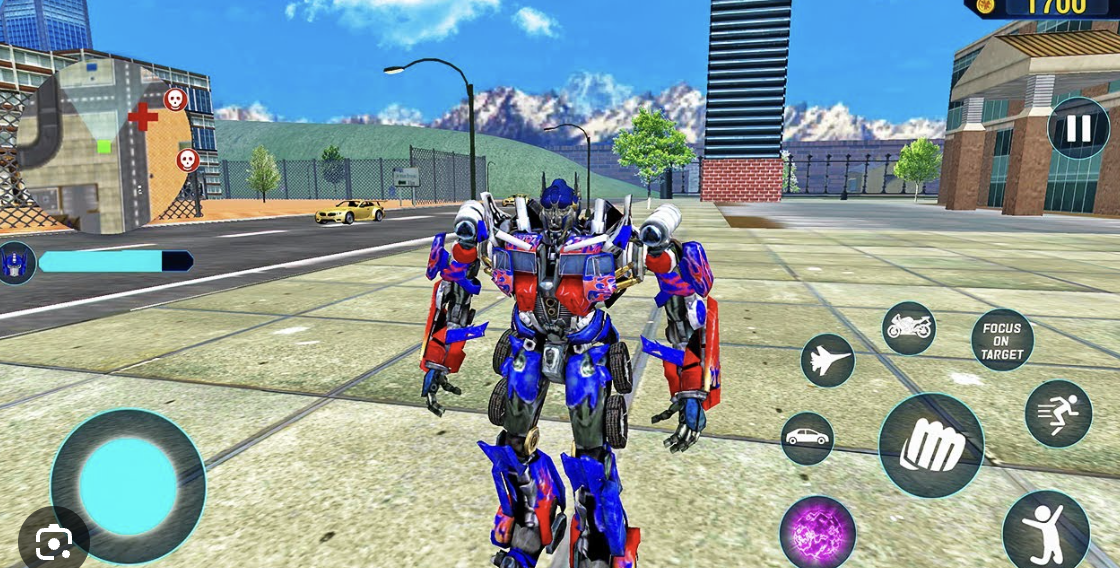
Task: Activate the sprint running button
Action: point(1058,413)
